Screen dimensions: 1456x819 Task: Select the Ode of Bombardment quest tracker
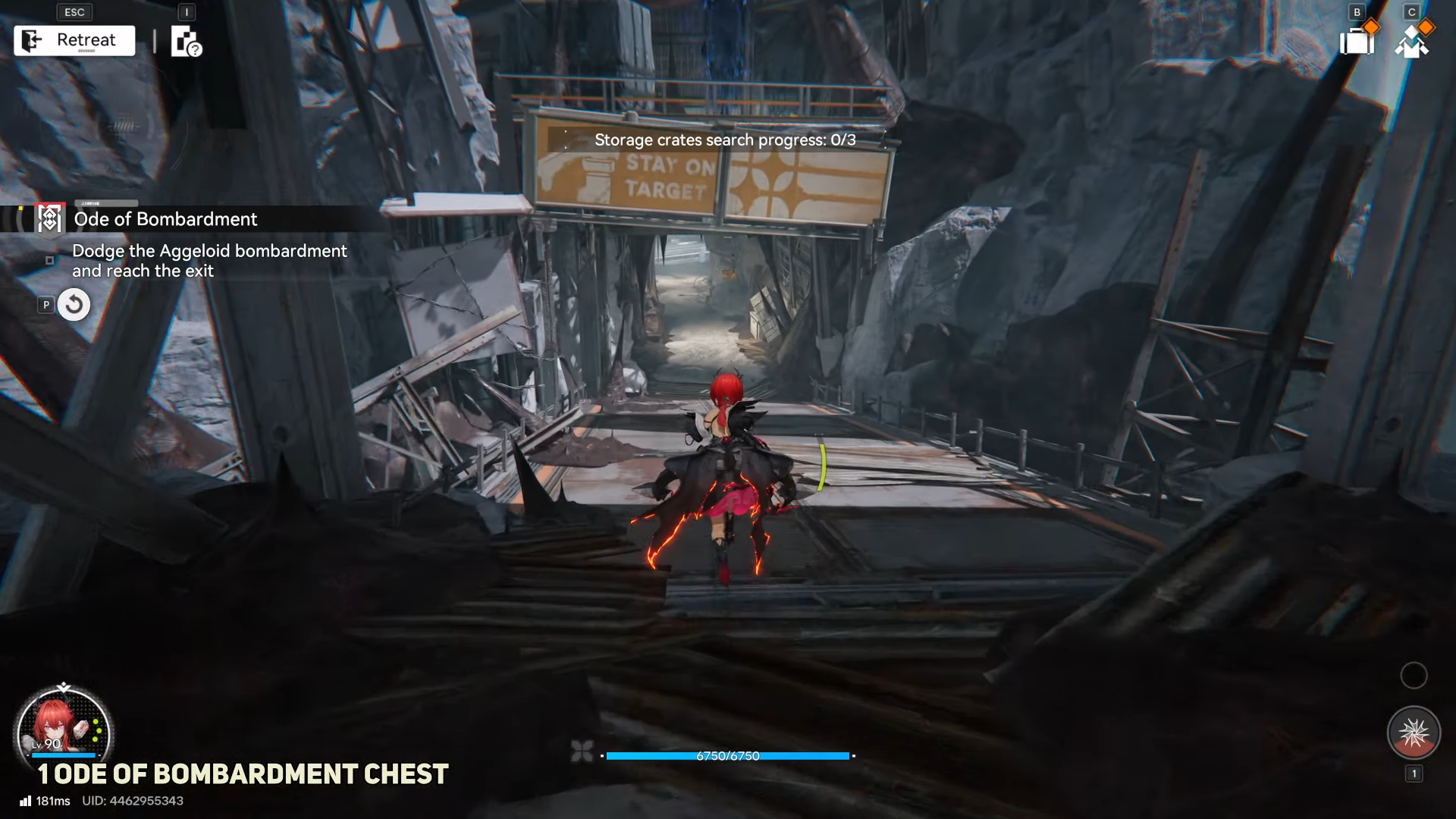point(165,219)
